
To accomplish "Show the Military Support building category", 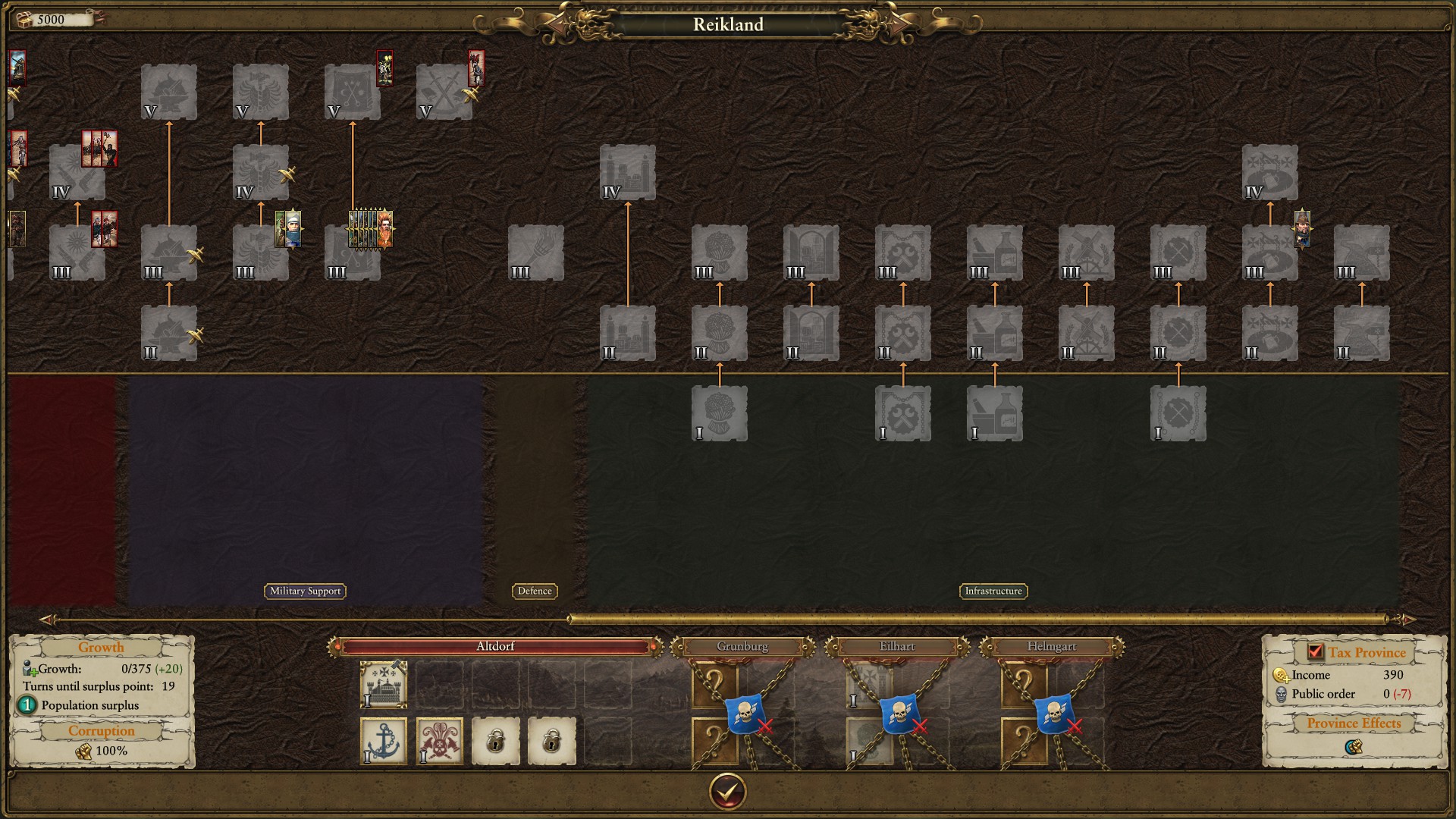I will (x=305, y=591).
